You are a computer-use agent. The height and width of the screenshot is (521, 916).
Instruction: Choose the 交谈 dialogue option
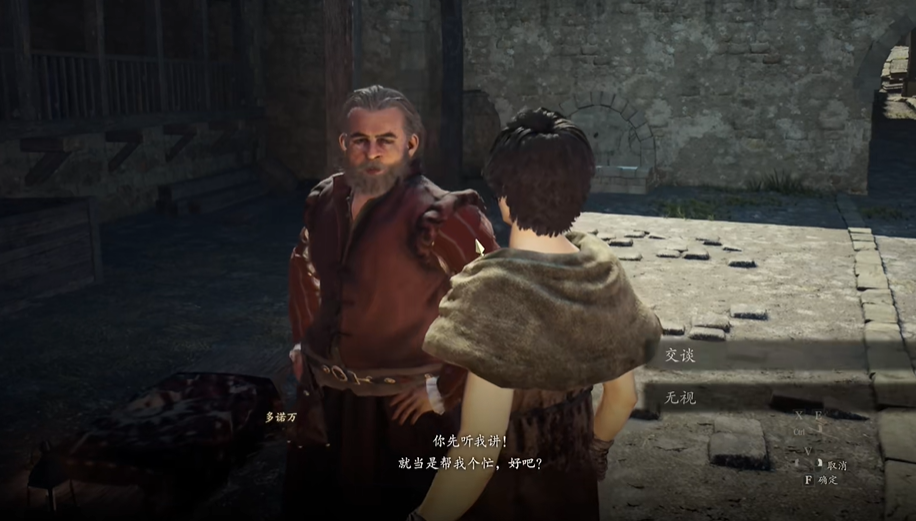[x=681, y=355]
